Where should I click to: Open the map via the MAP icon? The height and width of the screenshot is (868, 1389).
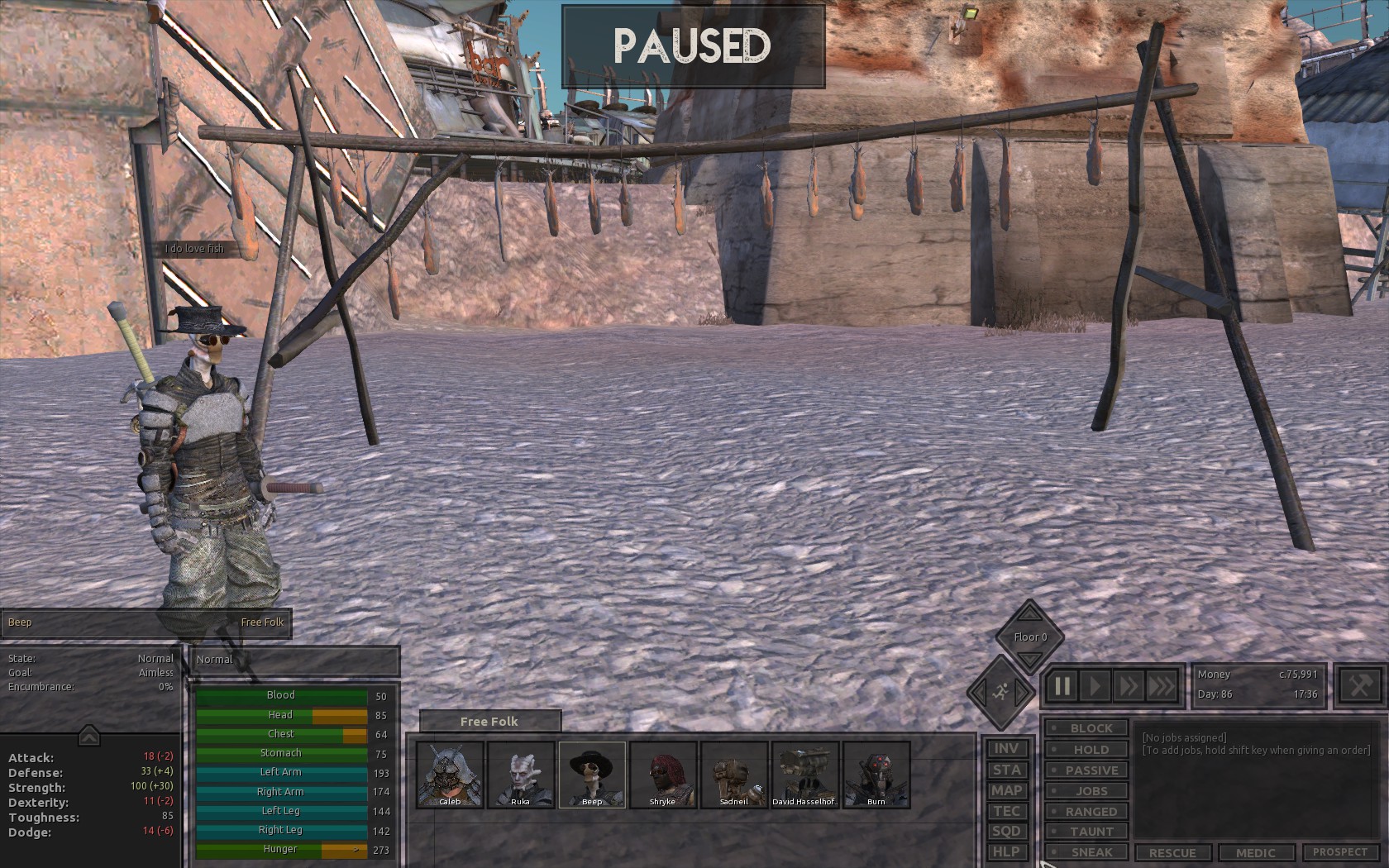tap(1007, 790)
